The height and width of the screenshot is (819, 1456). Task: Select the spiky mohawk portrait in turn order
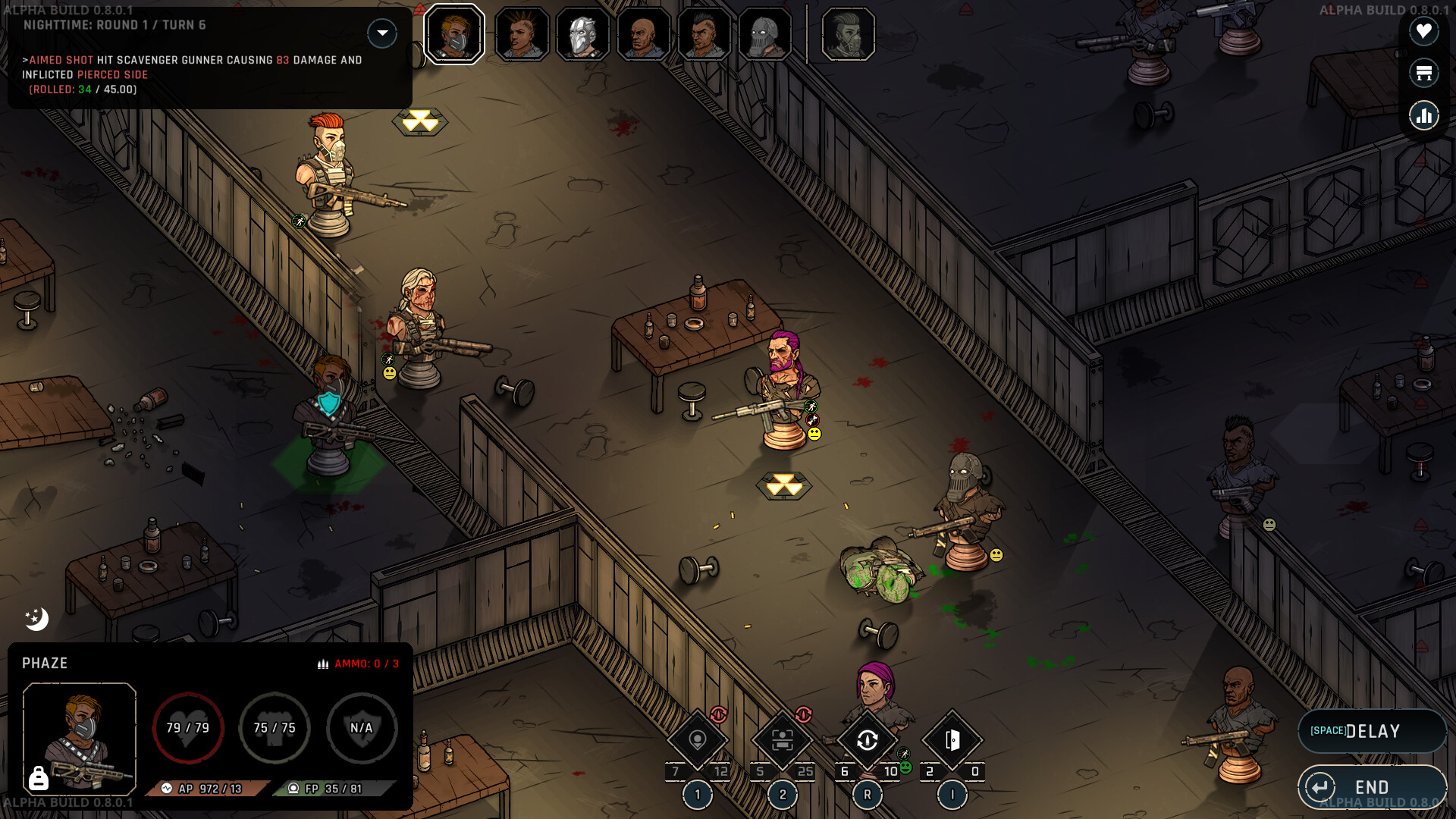522,34
